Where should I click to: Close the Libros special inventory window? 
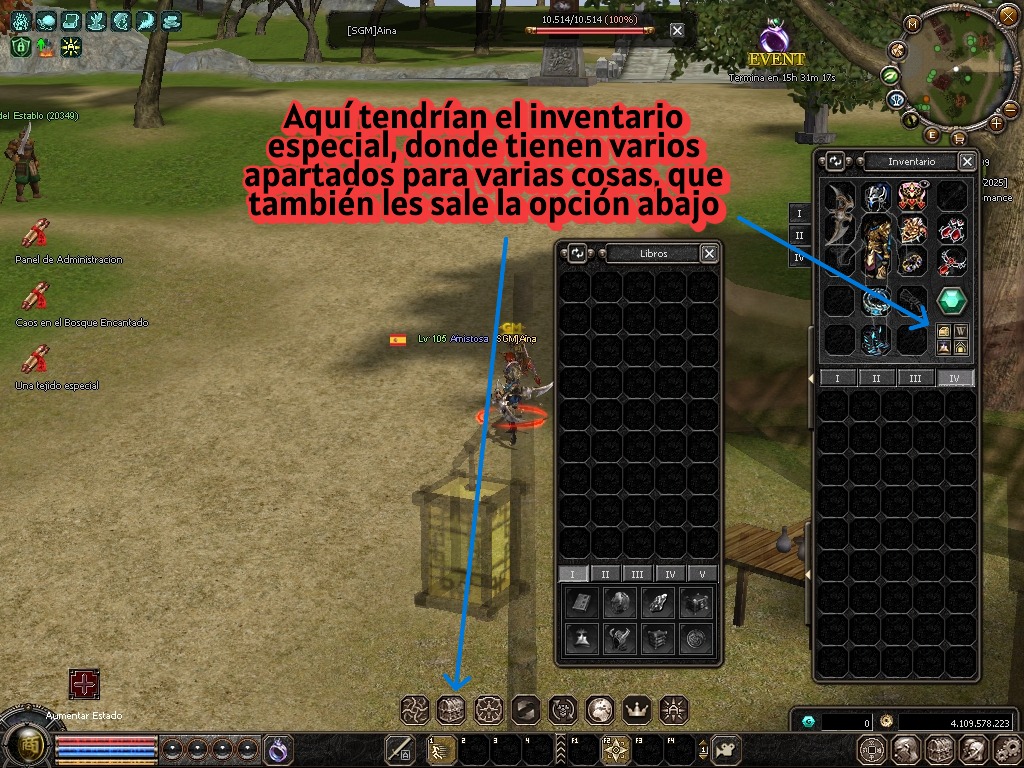[709, 253]
